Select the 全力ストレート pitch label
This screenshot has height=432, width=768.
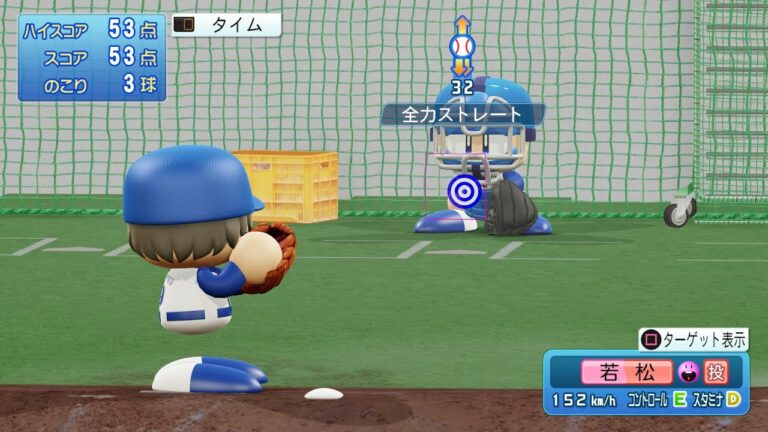(462, 115)
